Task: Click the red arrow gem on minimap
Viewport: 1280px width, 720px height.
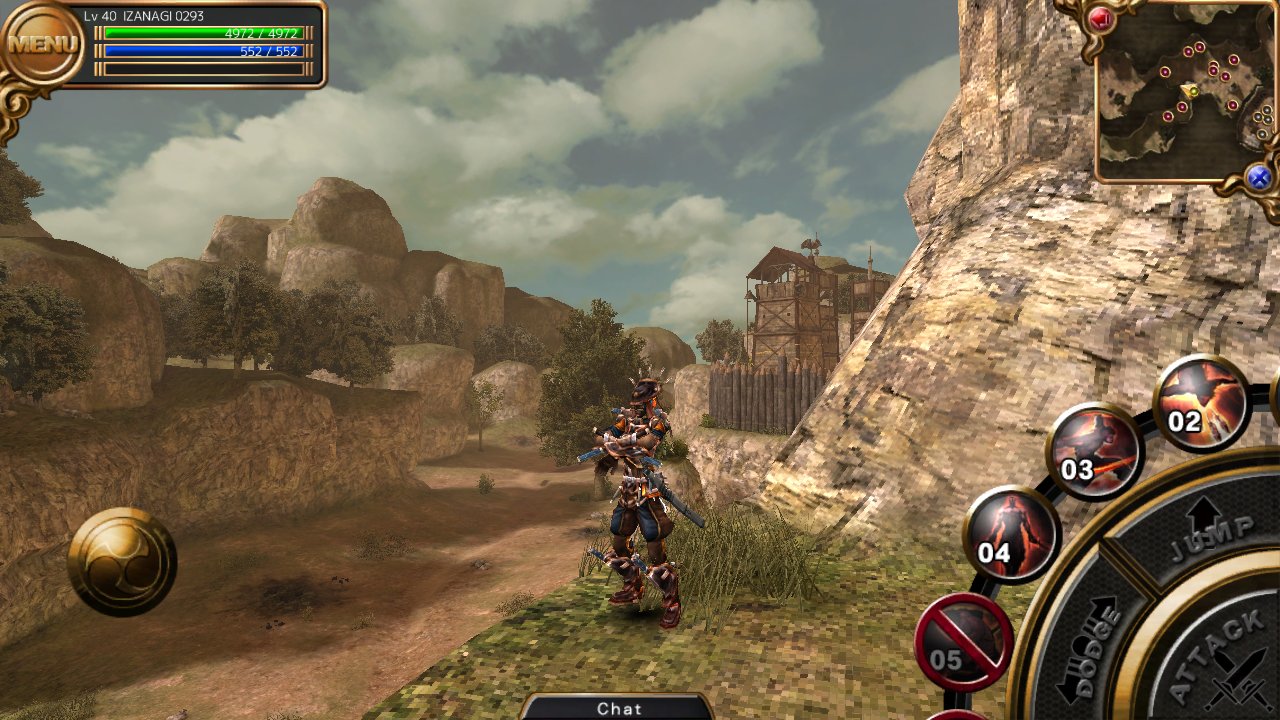Action: pyautogui.click(x=1101, y=18)
